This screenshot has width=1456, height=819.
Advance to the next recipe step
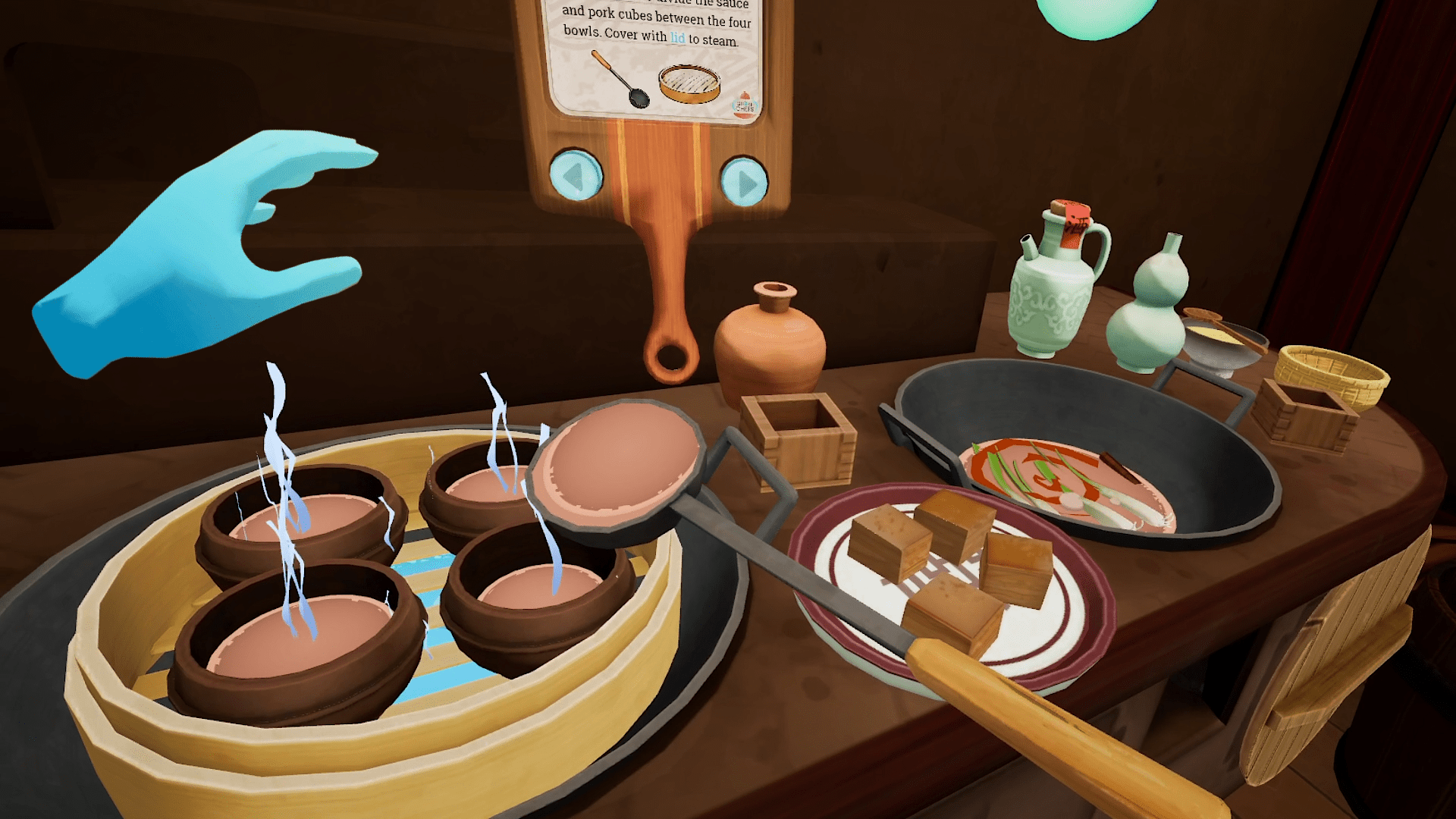point(744,182)
